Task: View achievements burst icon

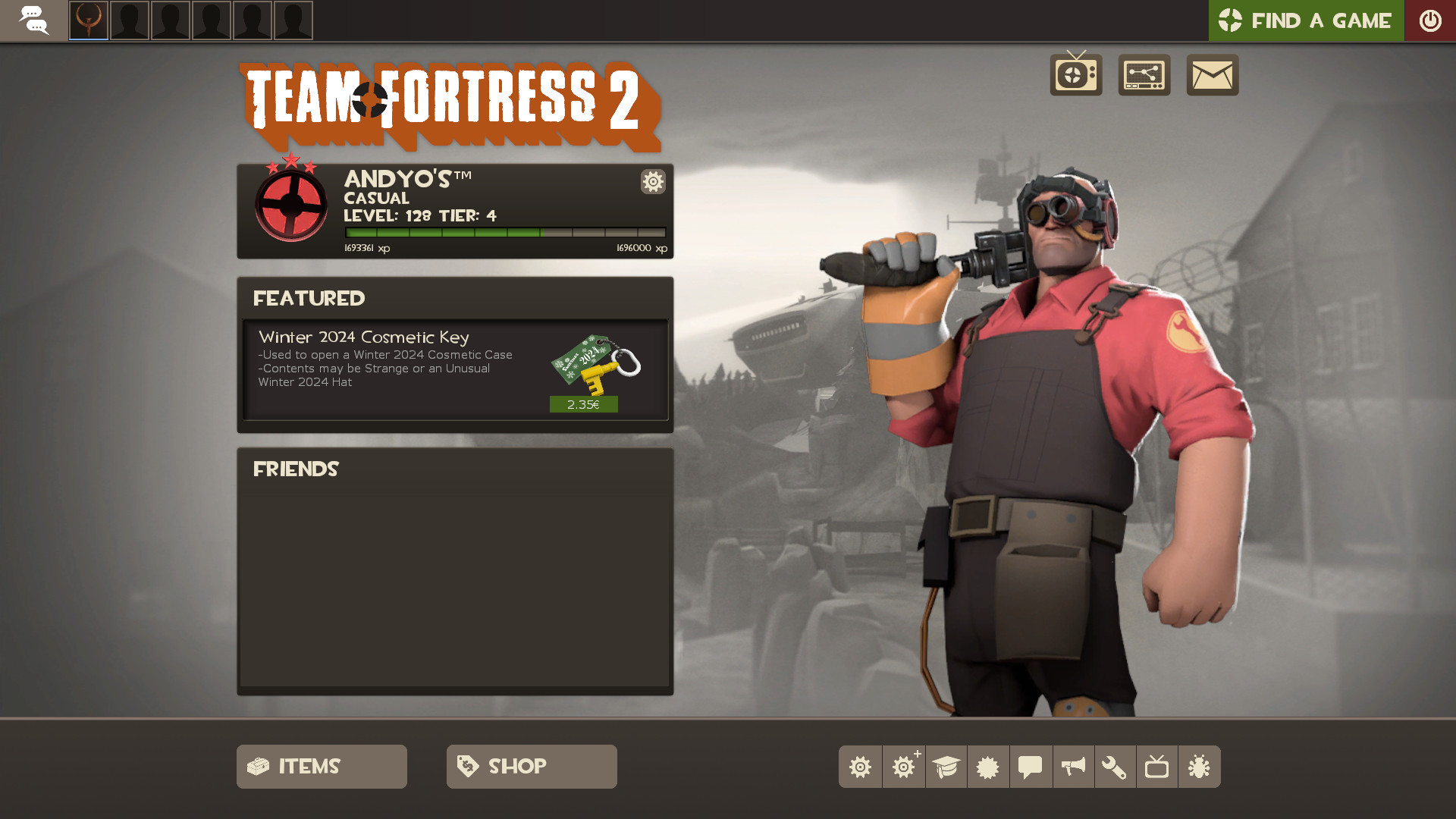Action: tap(988, 767)
